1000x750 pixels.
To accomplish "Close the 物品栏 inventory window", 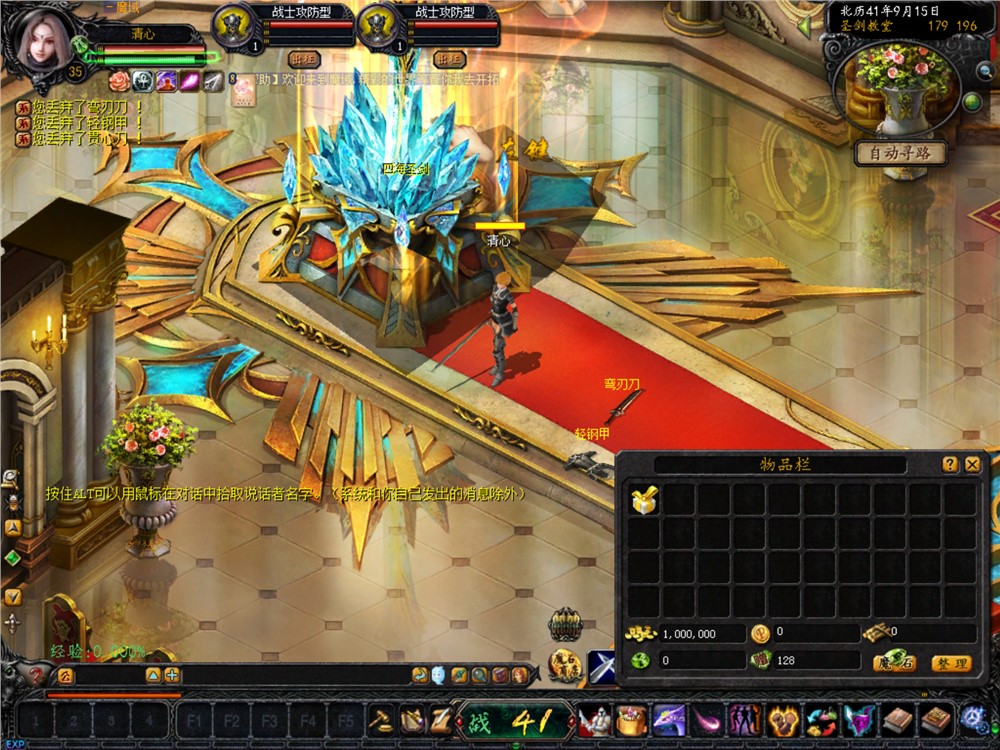I will [x=972, y=465].
